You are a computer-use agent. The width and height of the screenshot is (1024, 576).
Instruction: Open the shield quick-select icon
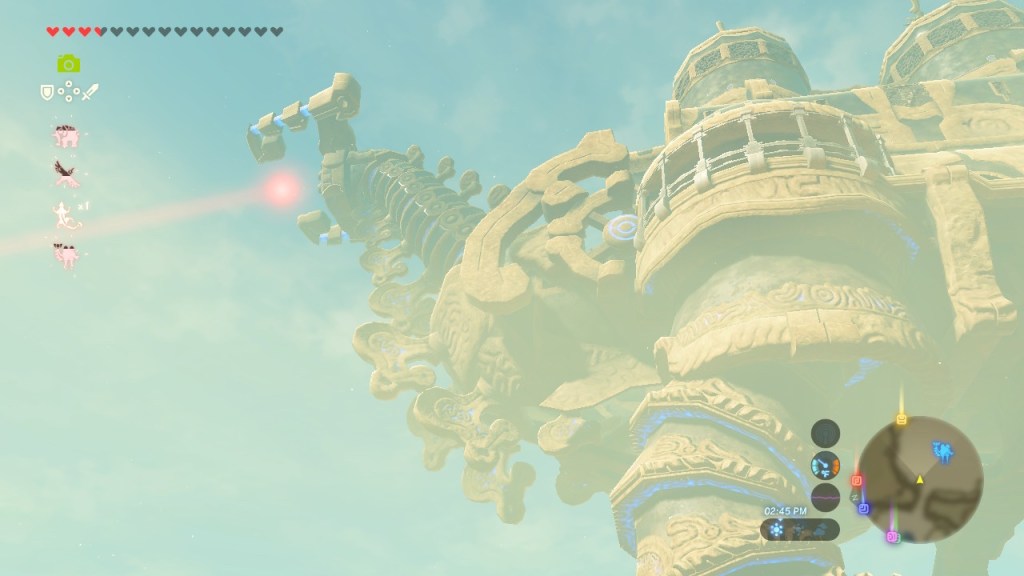46,93
